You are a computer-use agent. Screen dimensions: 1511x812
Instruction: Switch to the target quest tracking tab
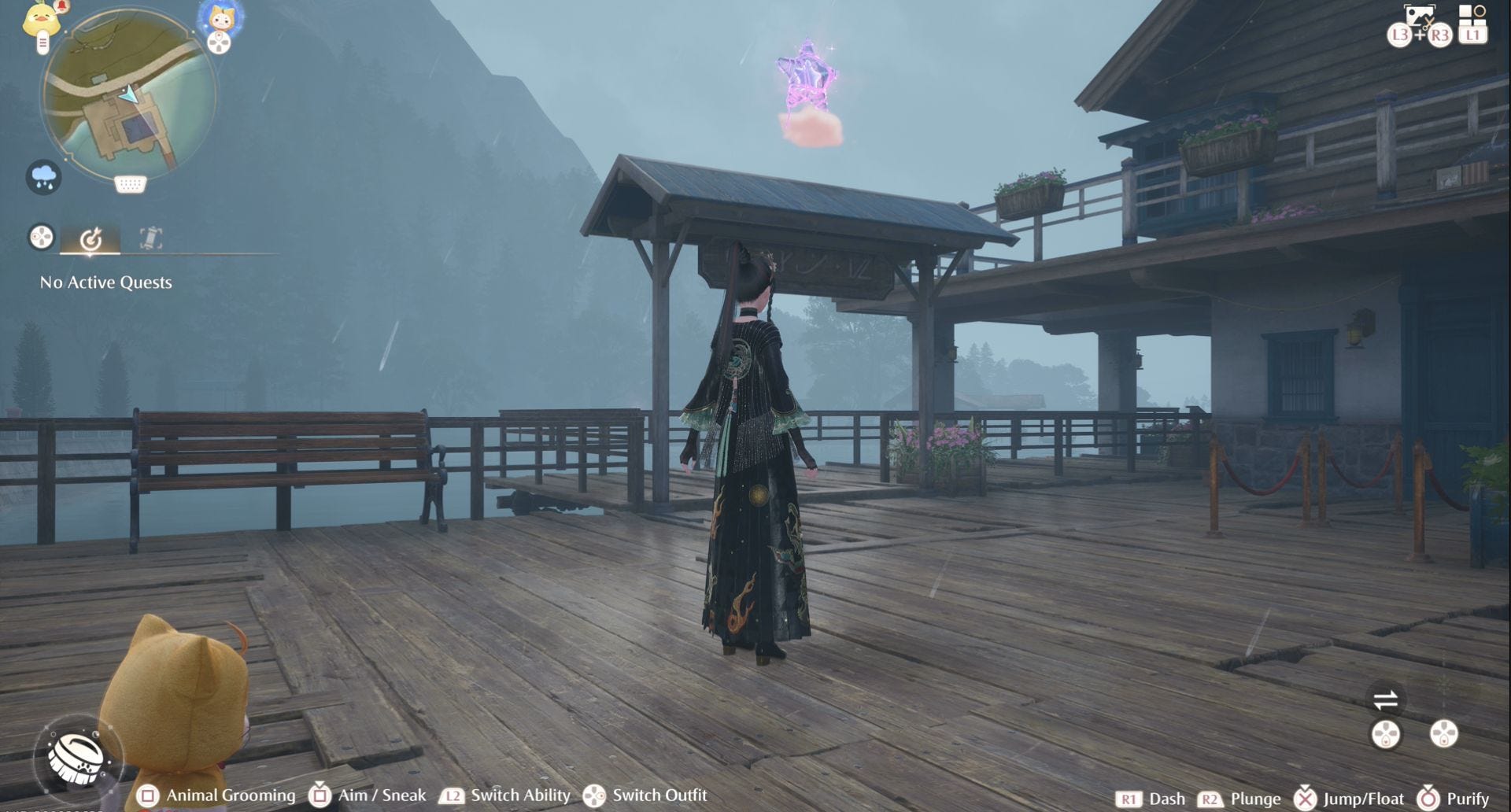[x=91, y=238]
